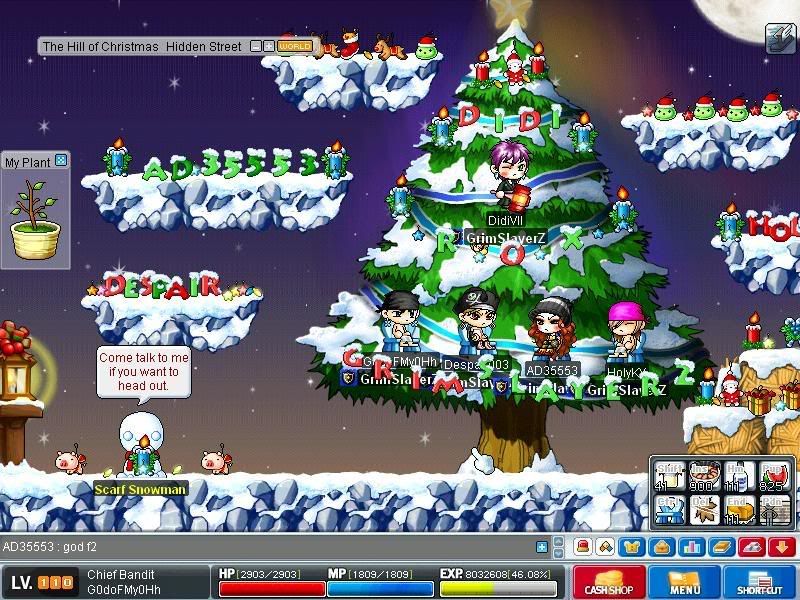Use the cheese quickslot item
This screenshot has width=800, height=600.
[x=738, y=510]
